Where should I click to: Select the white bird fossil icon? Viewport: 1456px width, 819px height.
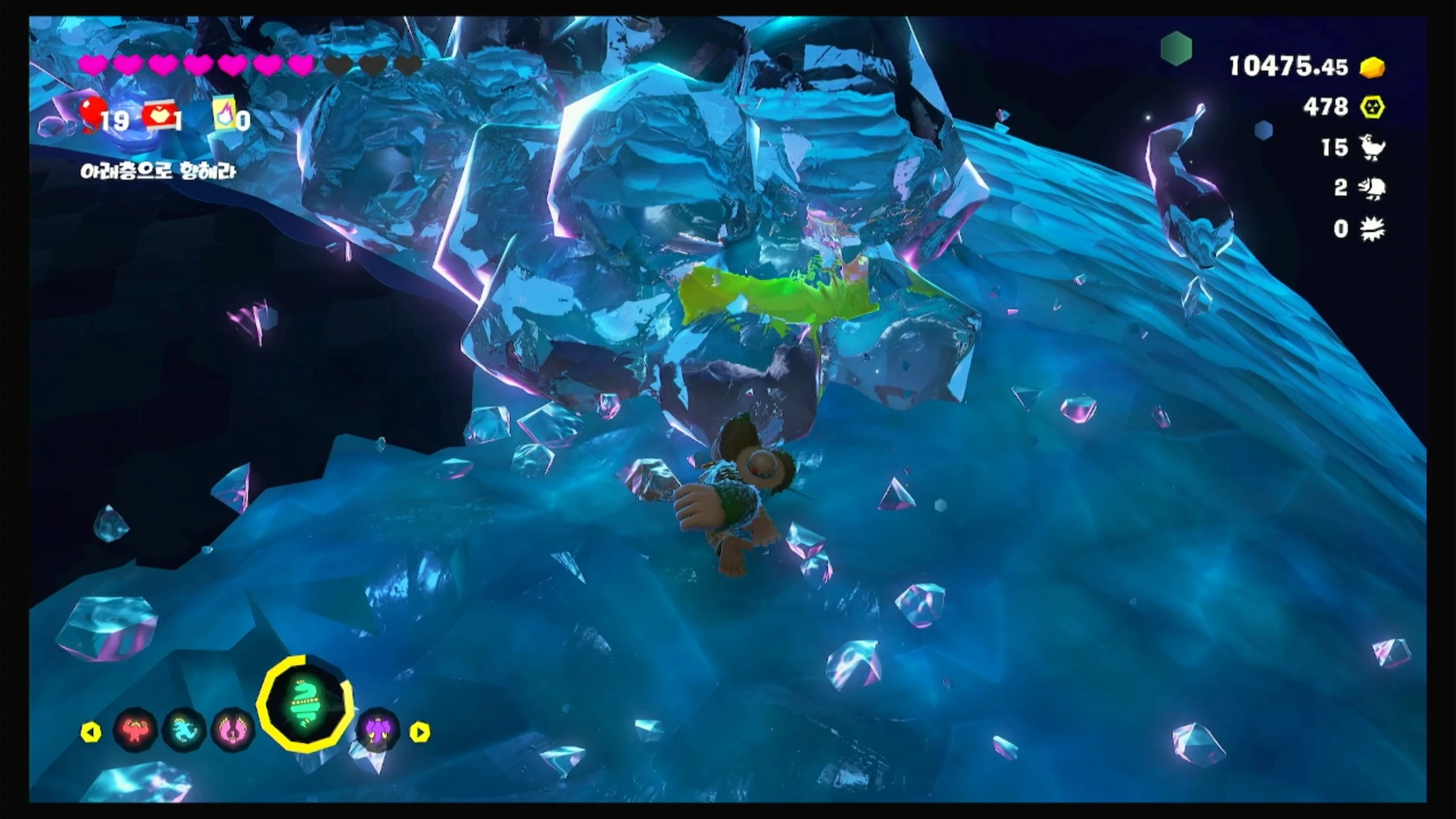coord(1372,148)
